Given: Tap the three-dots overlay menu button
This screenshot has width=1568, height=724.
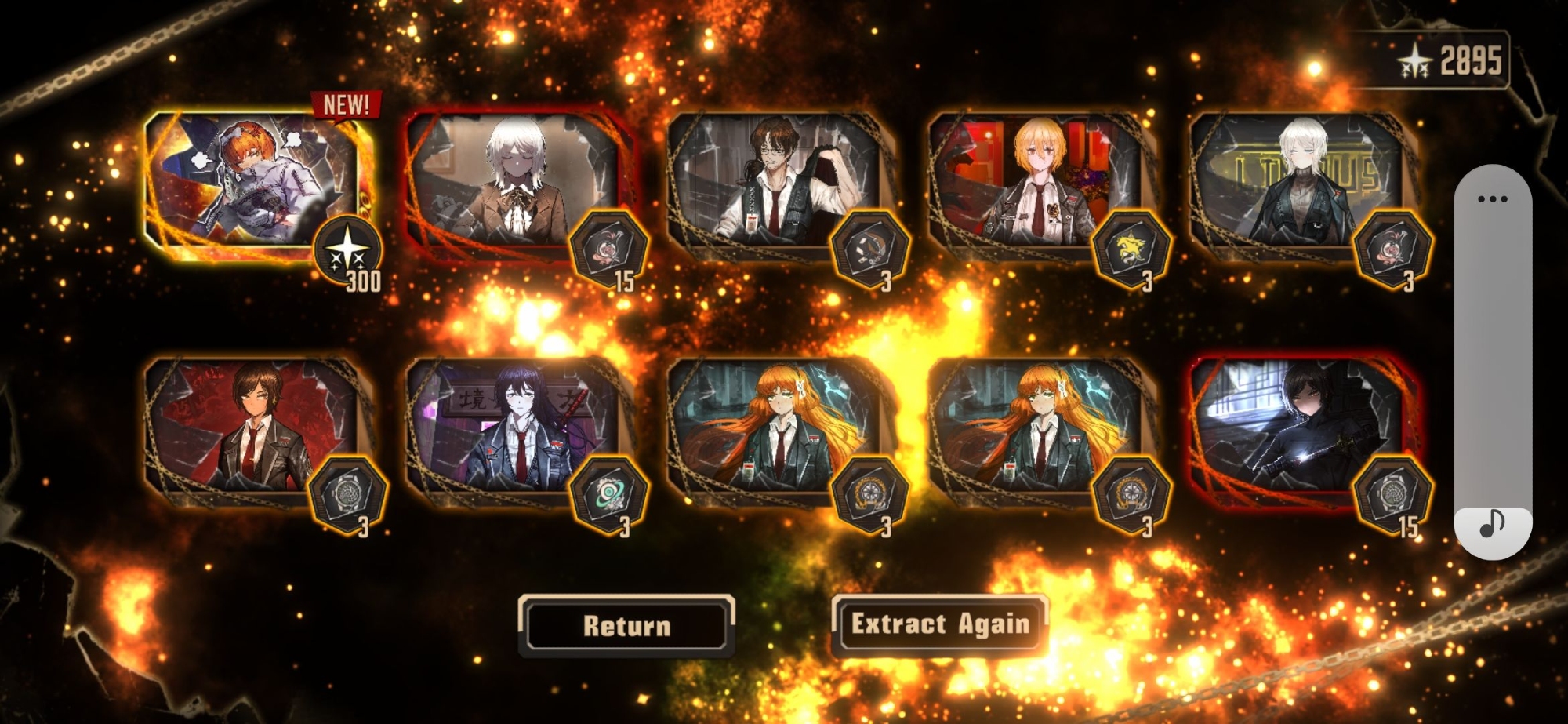Looking at the screenshot, I should pyautogui.click(x=1492, y=199).
